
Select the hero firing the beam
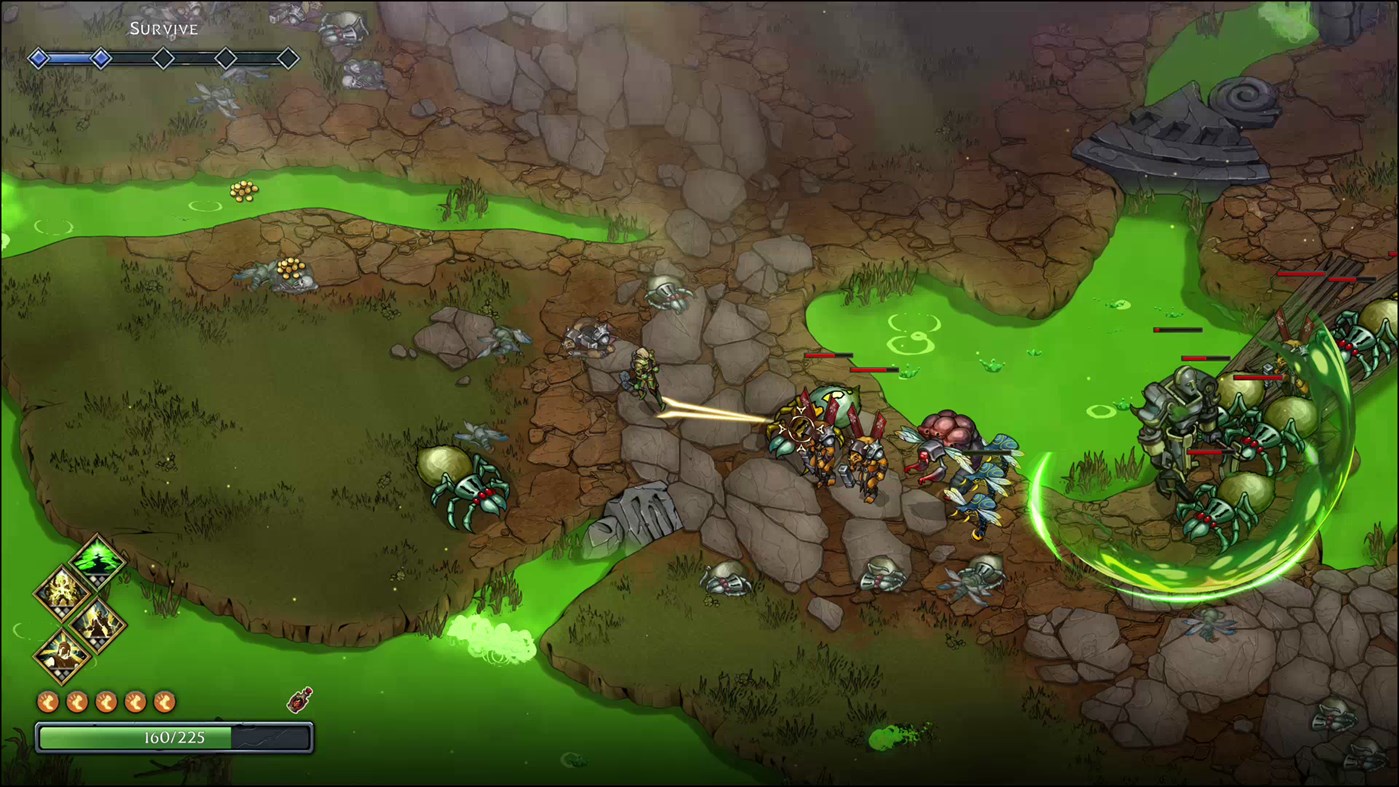645,375
